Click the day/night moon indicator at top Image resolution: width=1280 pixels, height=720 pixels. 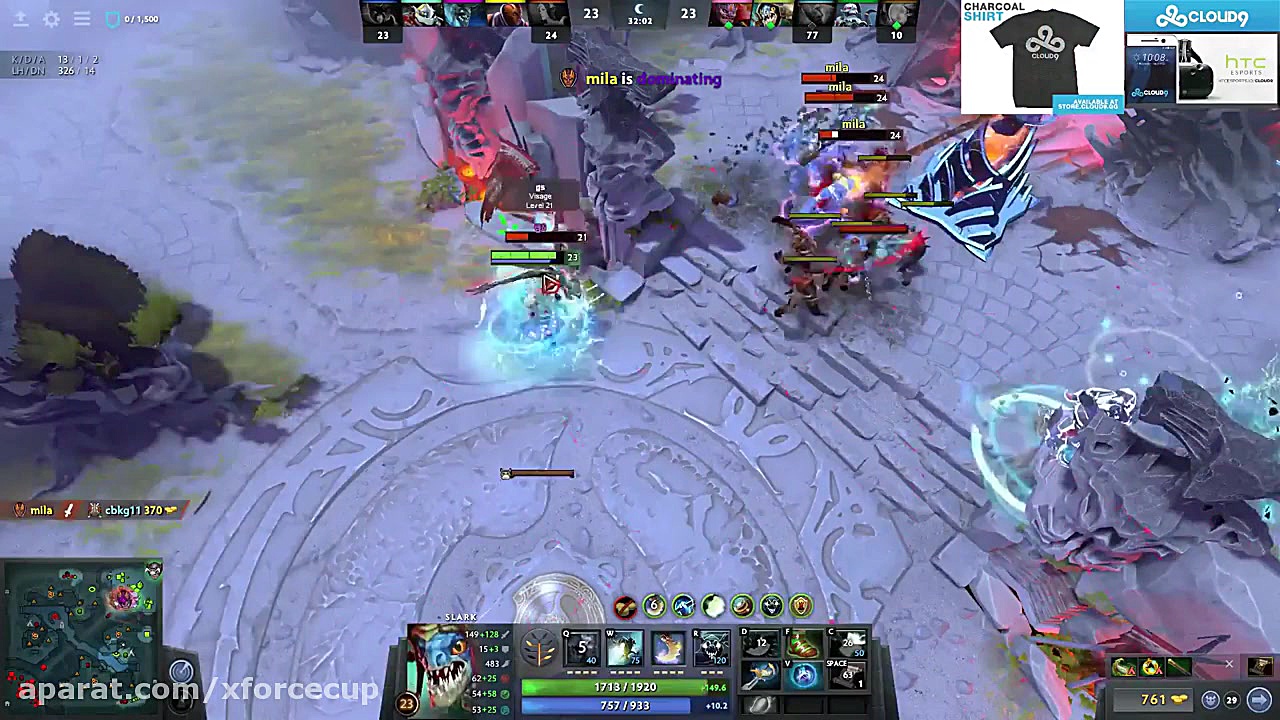point(638,8)
